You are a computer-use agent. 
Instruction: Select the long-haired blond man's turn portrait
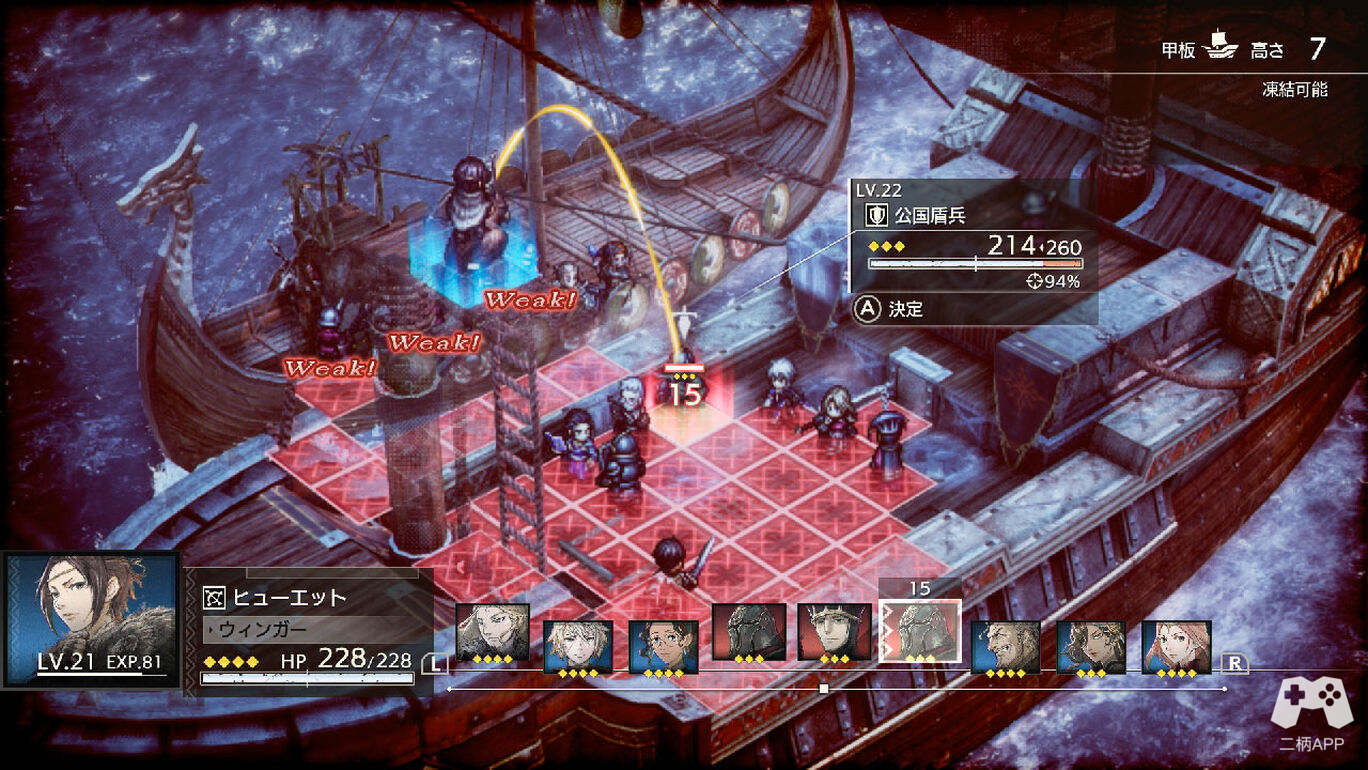click(492, 632)
